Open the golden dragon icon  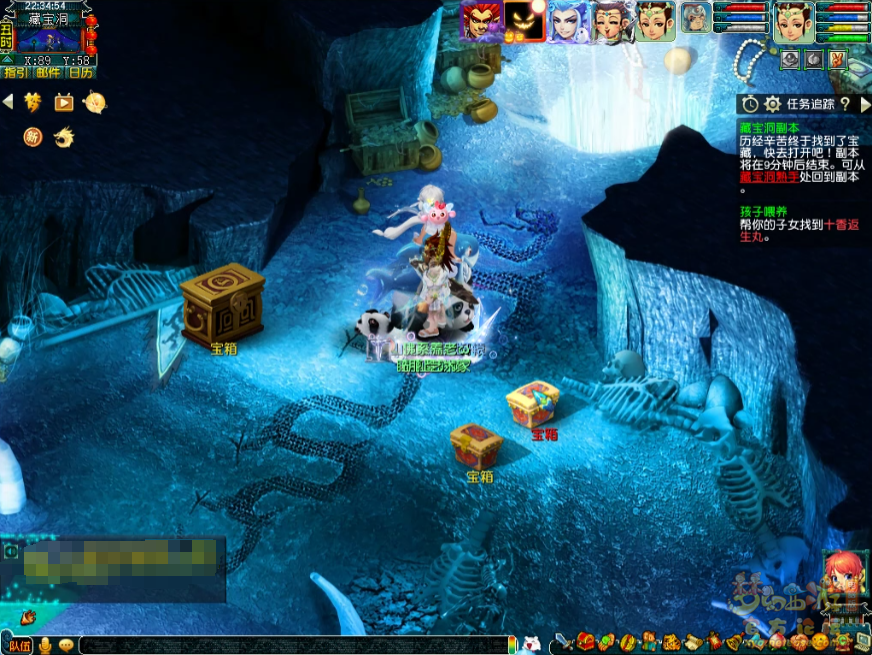pos(64,136)
